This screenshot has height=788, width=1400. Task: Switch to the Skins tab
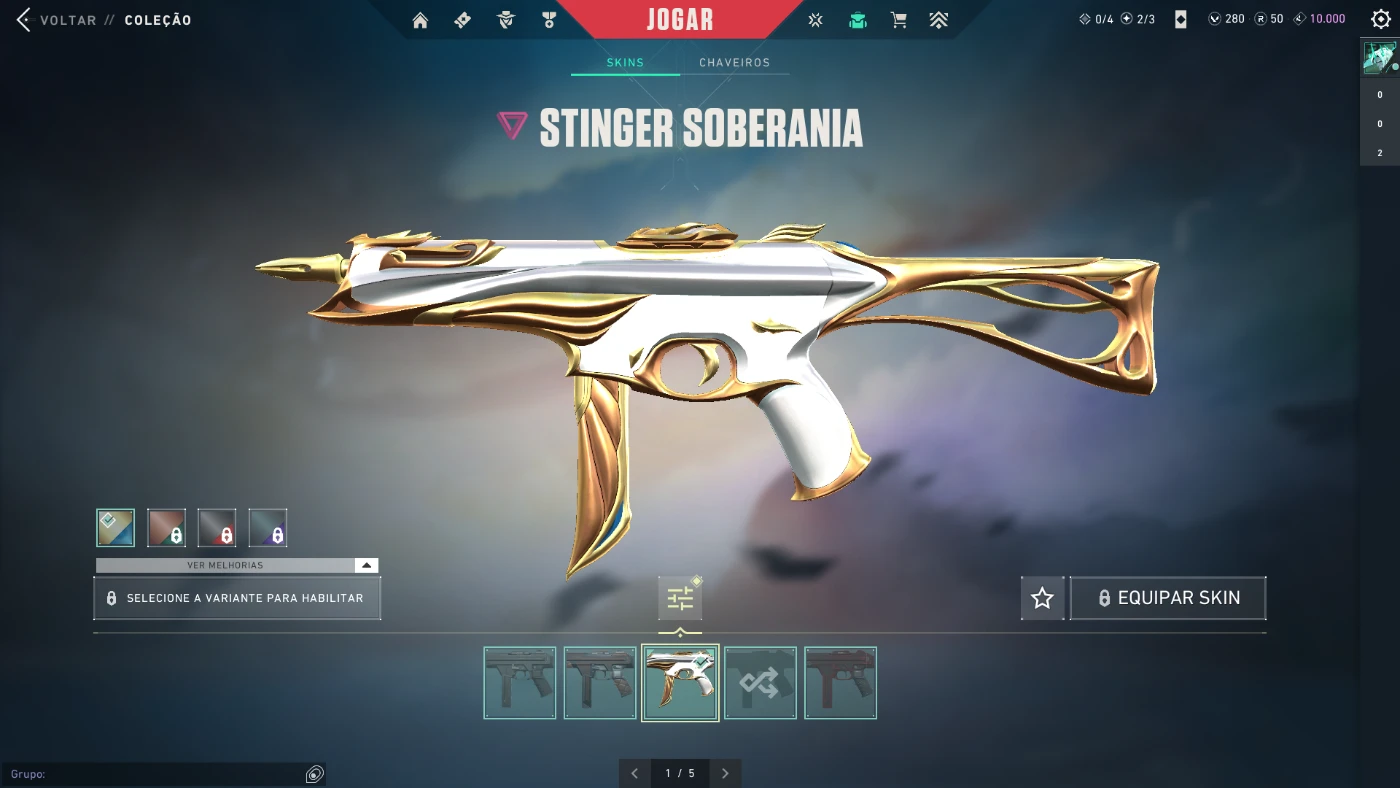coord(625,63)
